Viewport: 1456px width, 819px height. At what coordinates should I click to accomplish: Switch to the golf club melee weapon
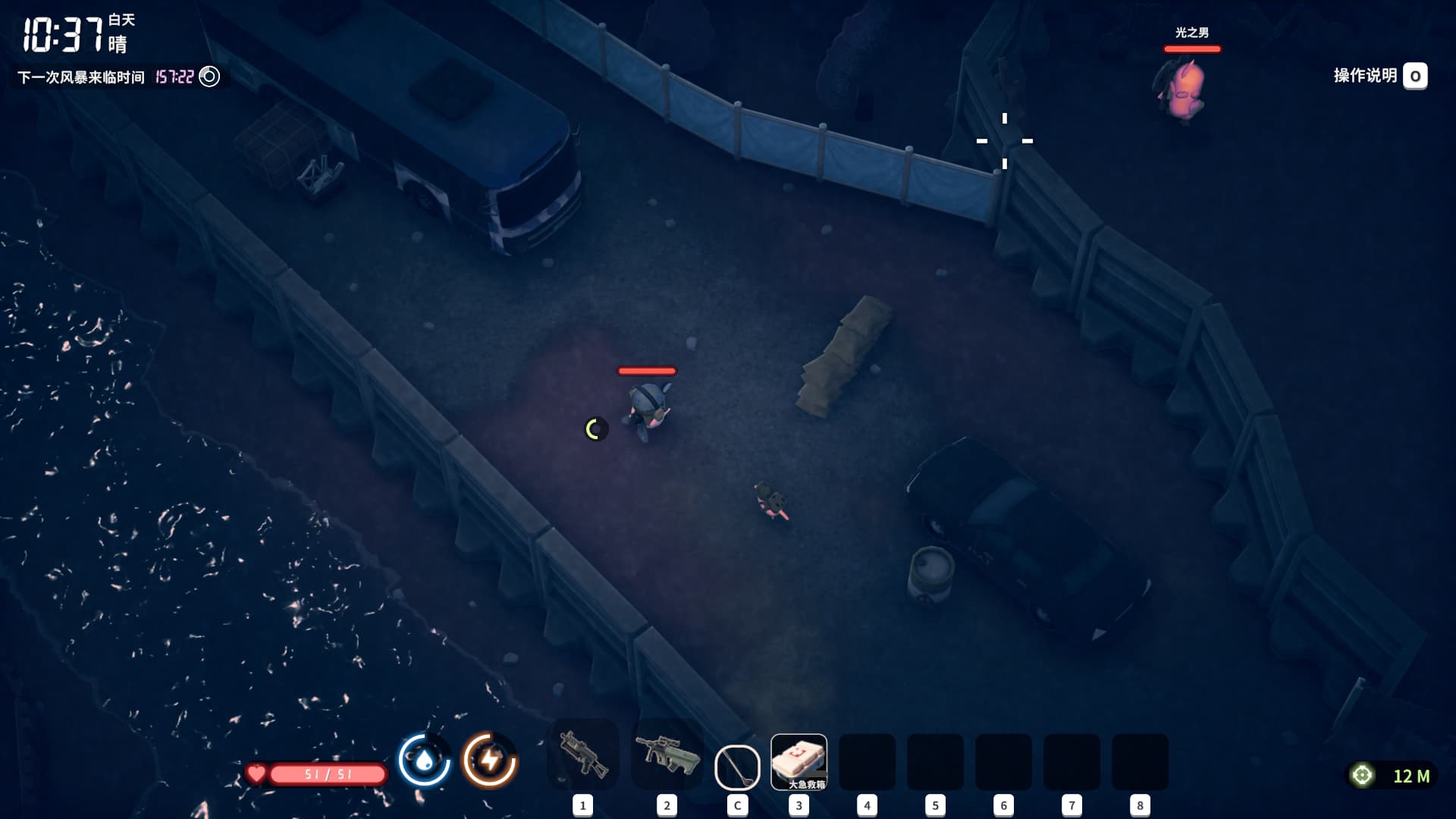tap(737, 766)
